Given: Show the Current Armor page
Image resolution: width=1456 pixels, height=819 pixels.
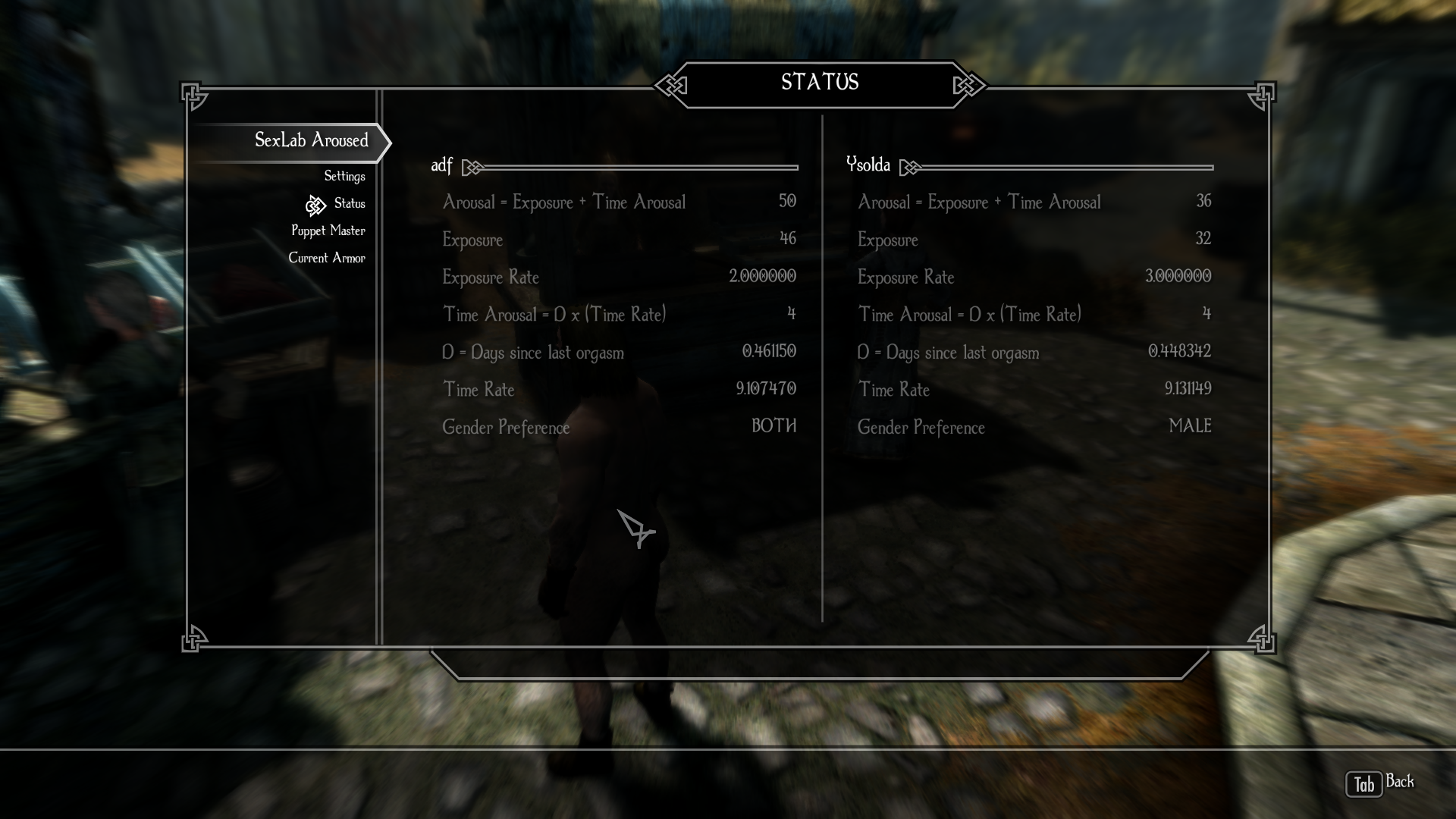Looking at the screenshot, I should 326,258.
